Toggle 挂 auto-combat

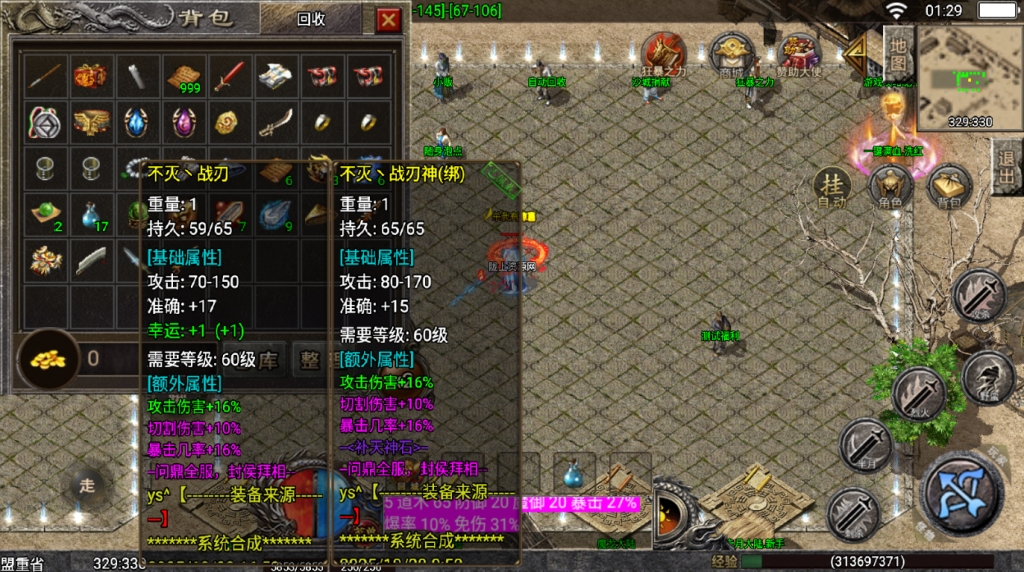(x=832, y=186)
